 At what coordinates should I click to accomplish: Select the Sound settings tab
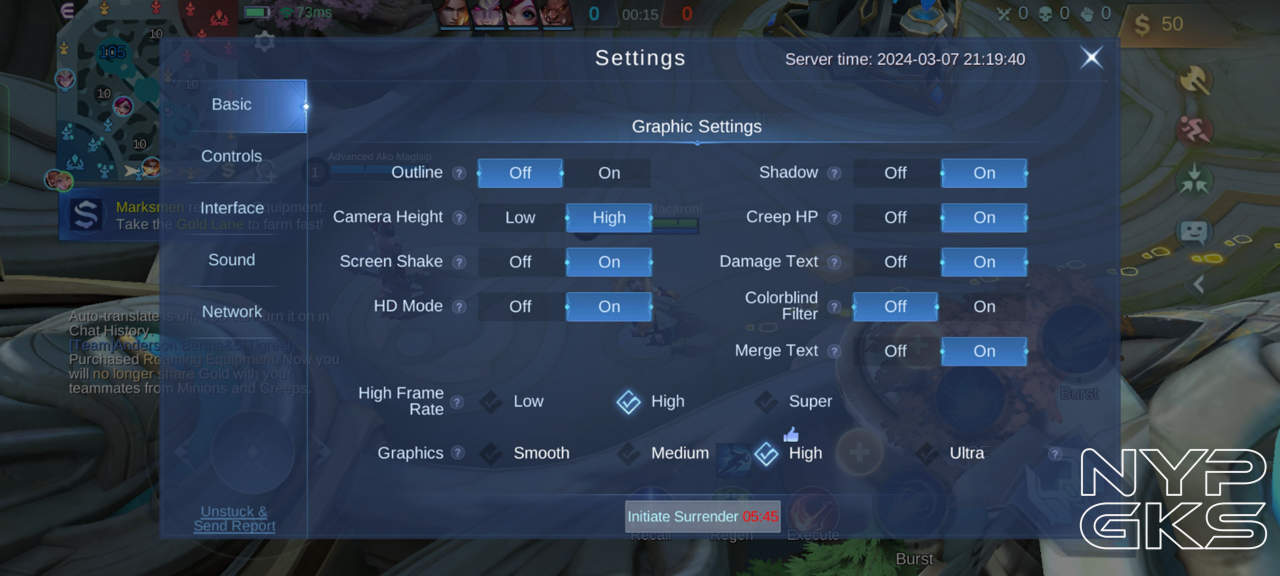(232, 260)
